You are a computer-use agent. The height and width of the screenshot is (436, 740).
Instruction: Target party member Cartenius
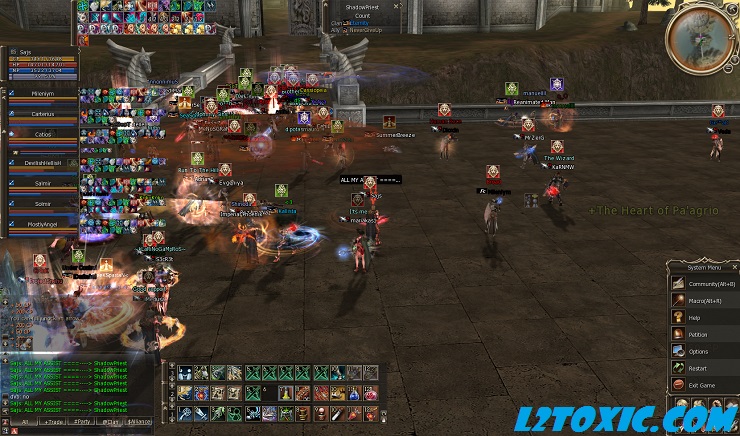42,115
